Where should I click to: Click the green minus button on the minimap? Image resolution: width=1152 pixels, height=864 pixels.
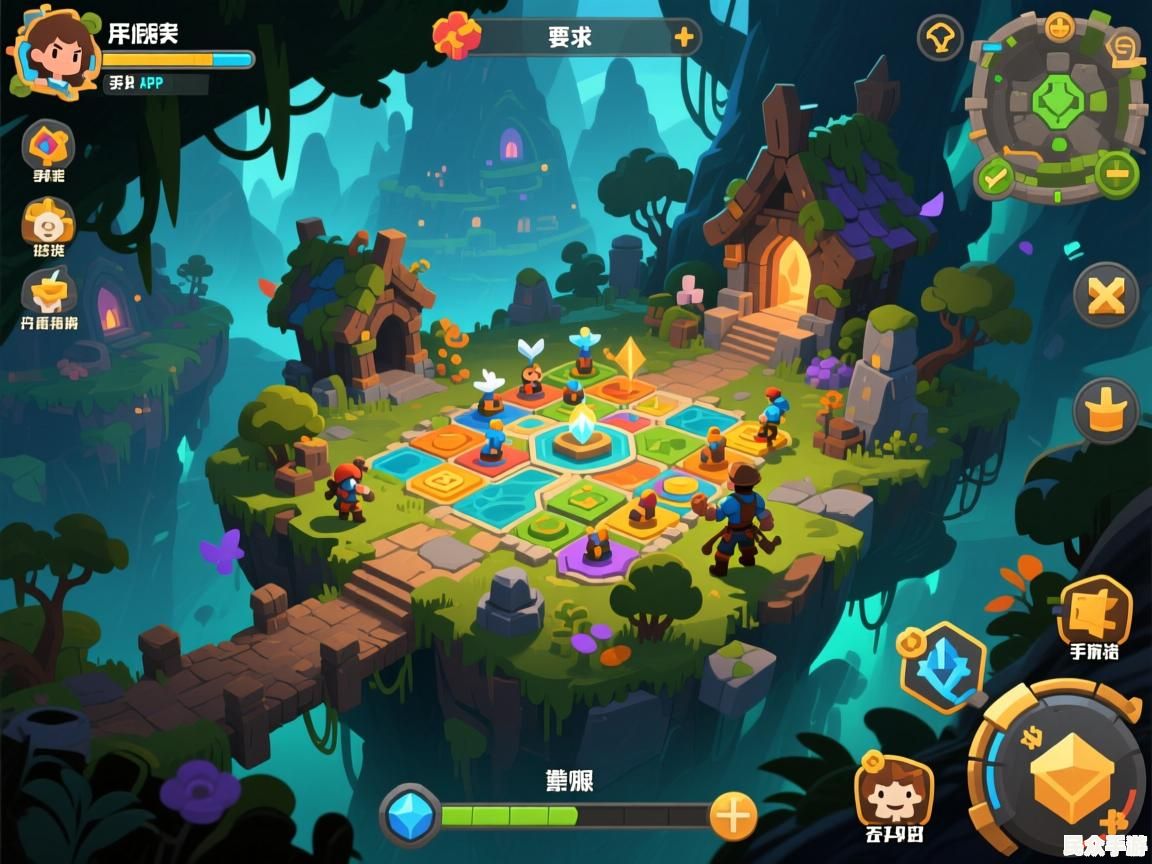1116,174
